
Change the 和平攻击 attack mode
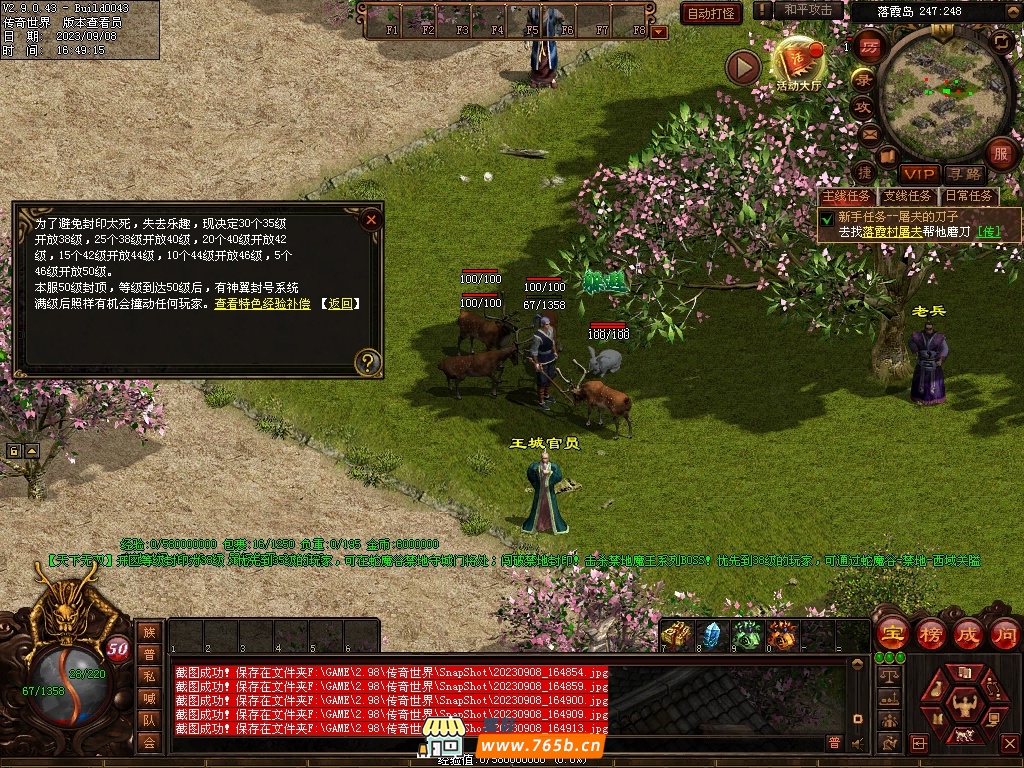pyautogui.click(x=809, y=10)
